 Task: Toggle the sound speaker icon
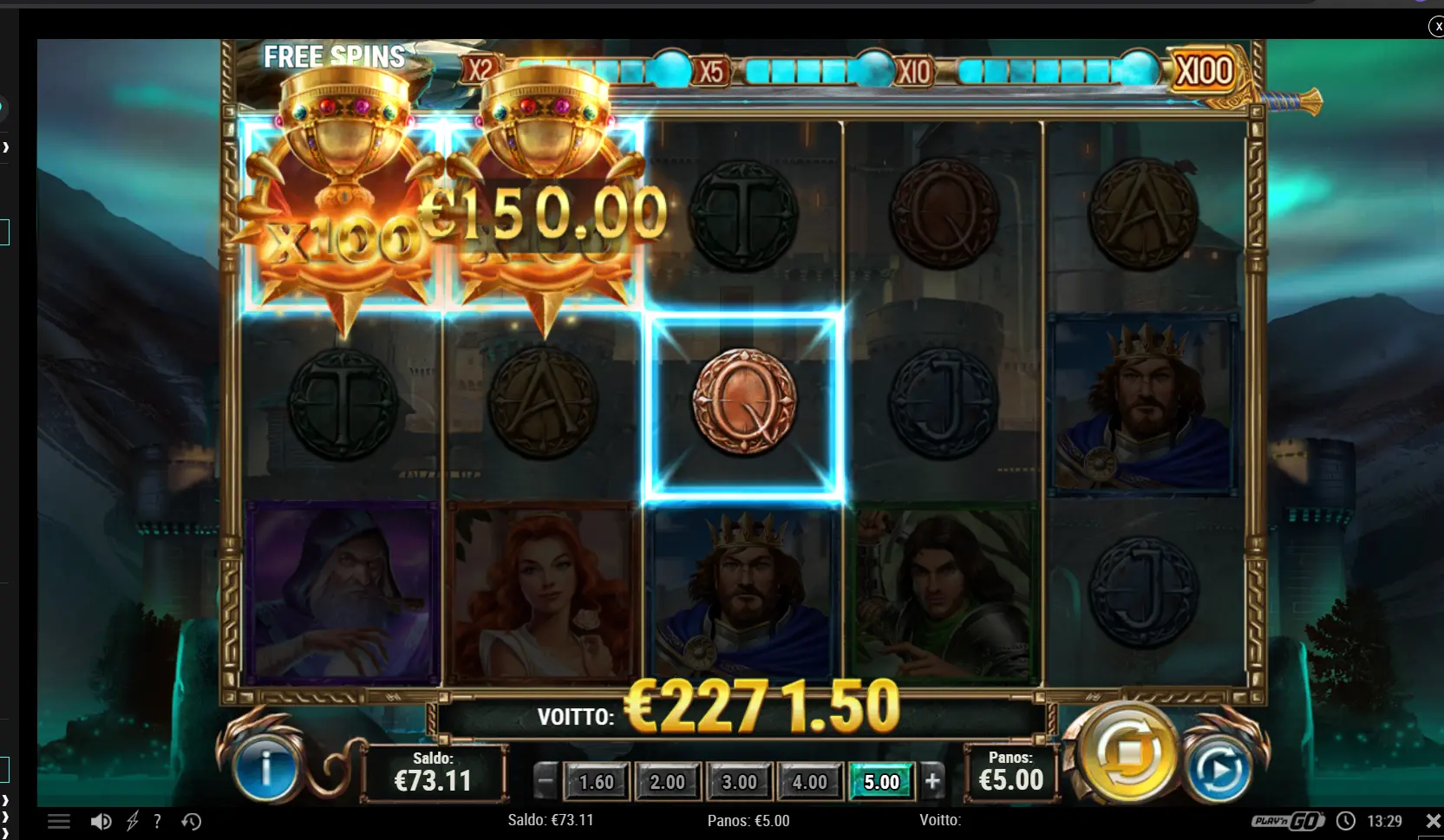tap(101, 821)
